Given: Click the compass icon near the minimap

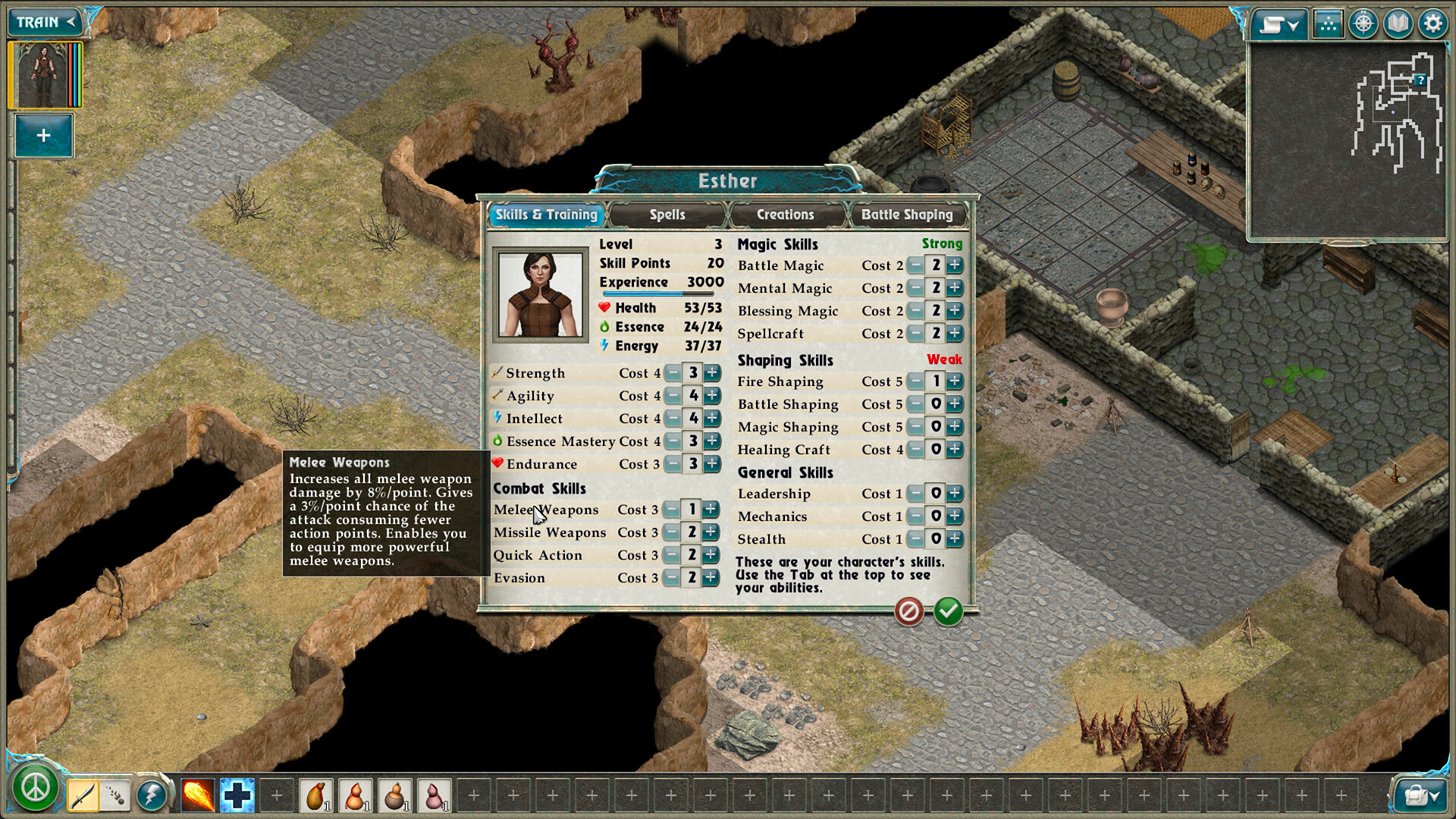Looking at the screenshot, I should pyautogui.click(x=1363, y=24).
